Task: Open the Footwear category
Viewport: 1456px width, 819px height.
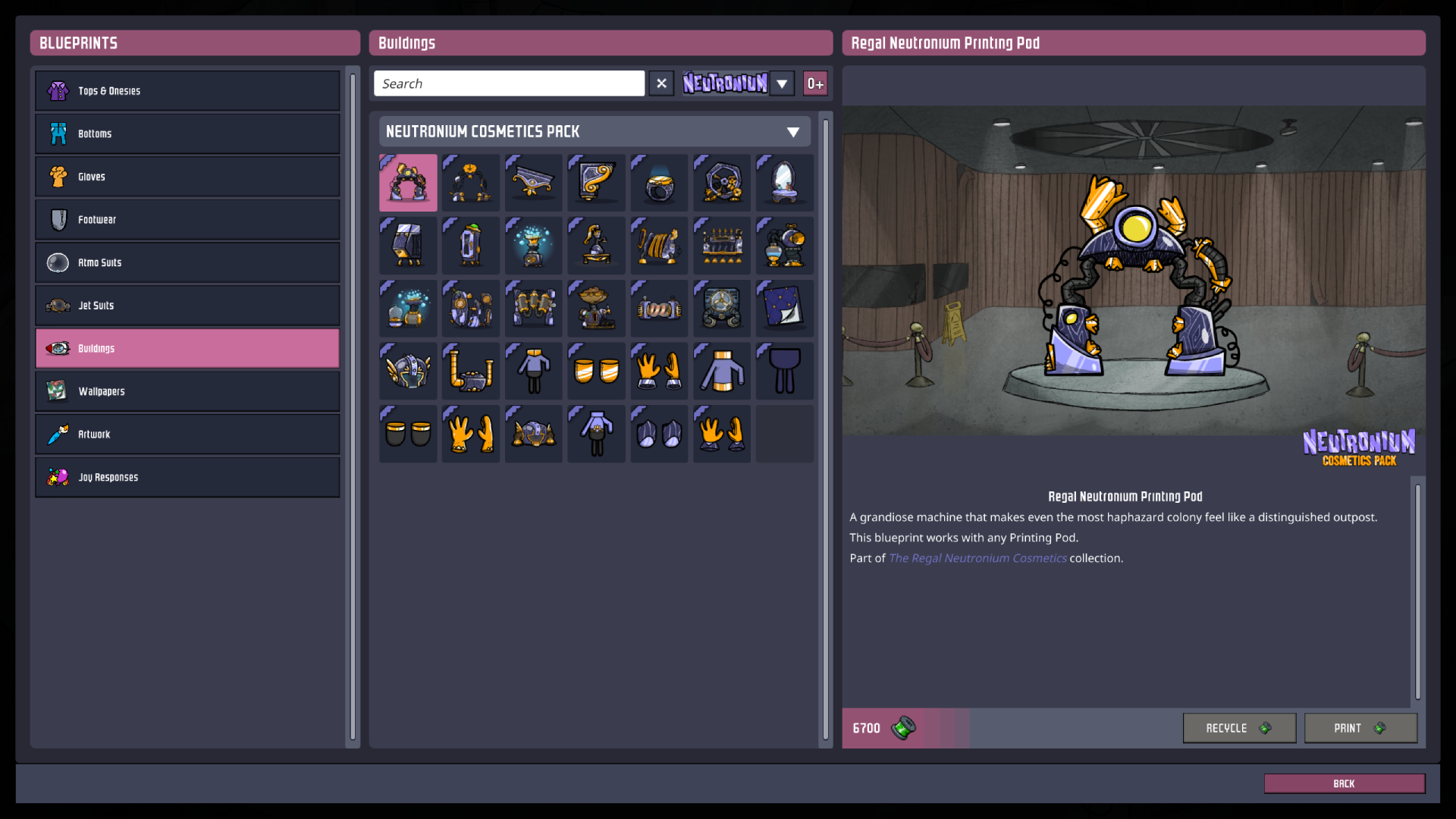Action: click(x=187, y=219)
